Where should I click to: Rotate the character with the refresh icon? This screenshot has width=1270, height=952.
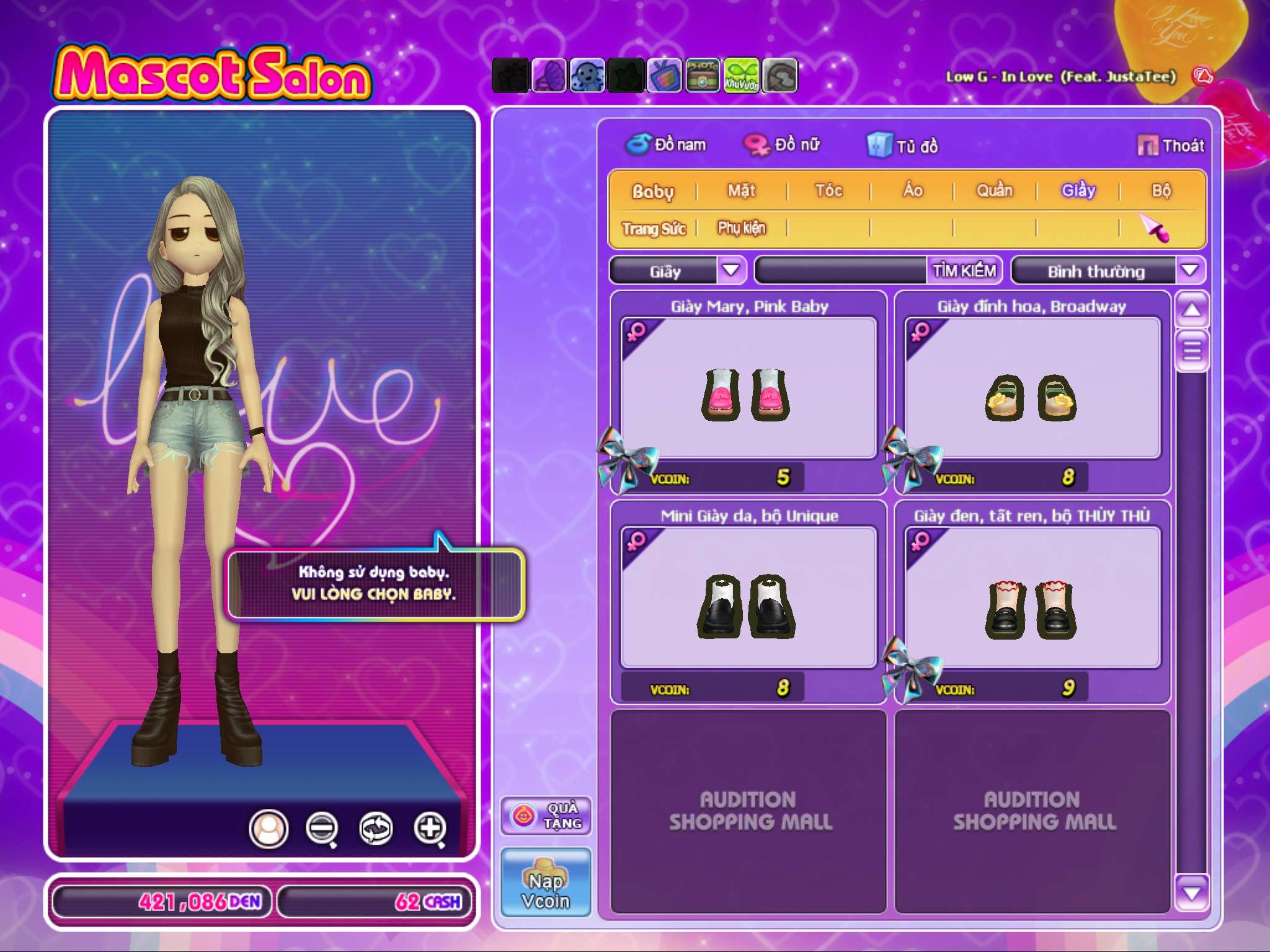coord(376,828)
